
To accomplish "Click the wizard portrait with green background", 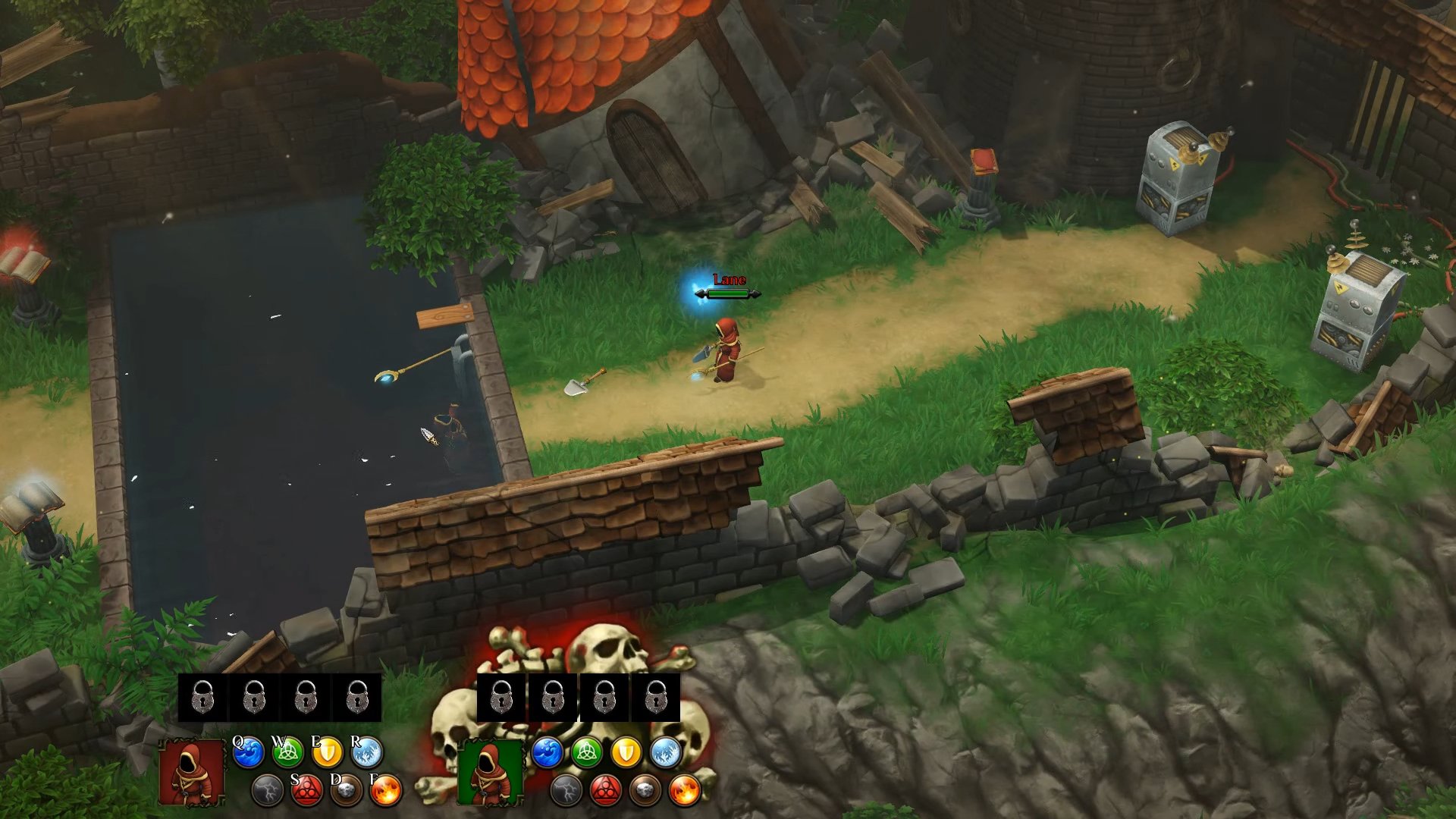I will coord(490,773).
